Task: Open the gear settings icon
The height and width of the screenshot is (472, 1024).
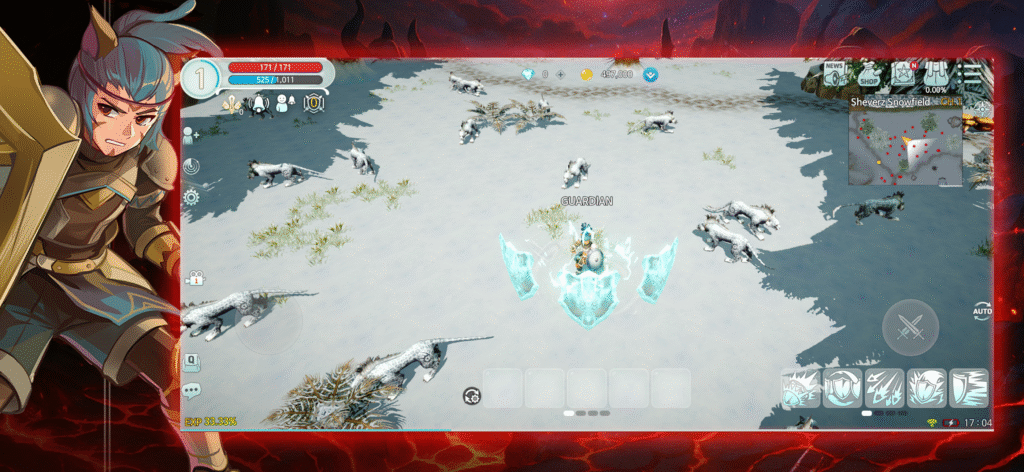Action: coord(190,197)
